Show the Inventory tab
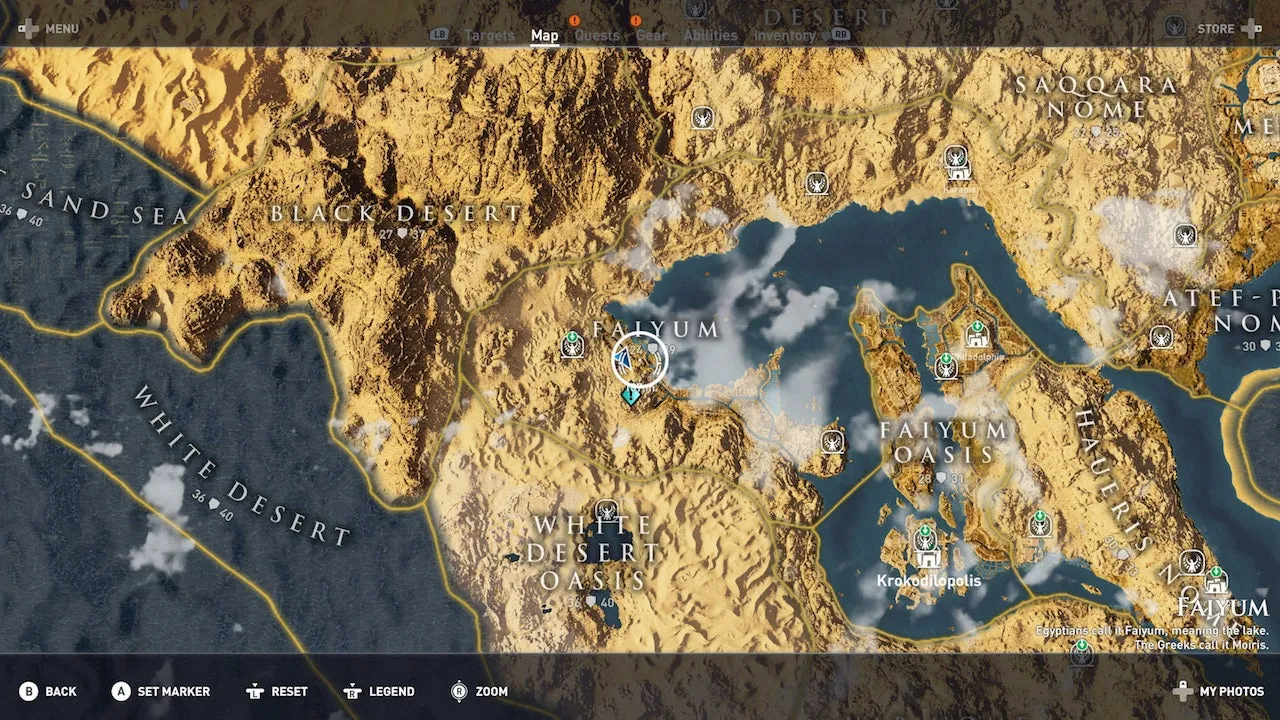Viewport: 1280px width, 720px height. click(x=785, y=36)
